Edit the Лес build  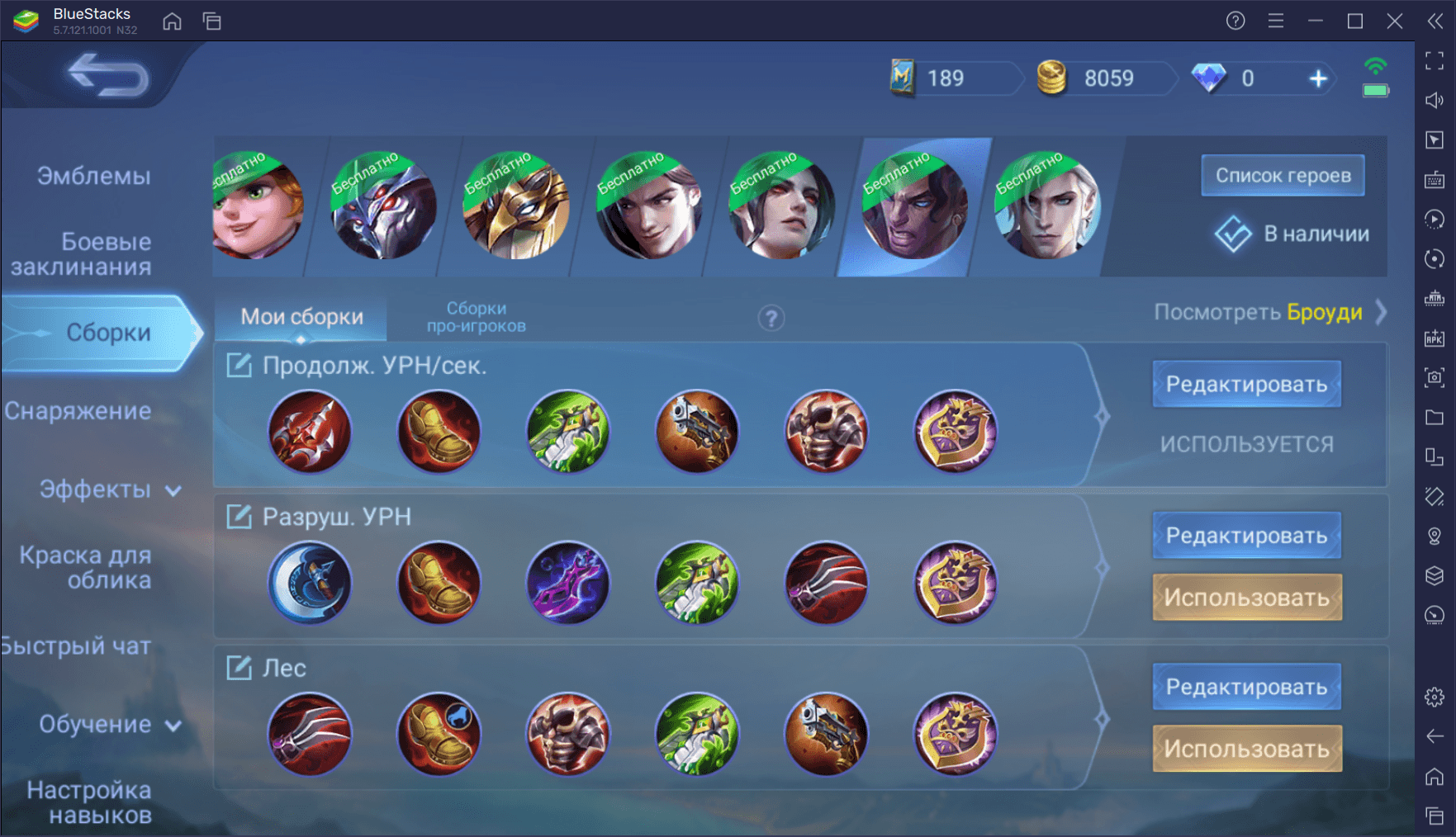[x=1246, y=687]
